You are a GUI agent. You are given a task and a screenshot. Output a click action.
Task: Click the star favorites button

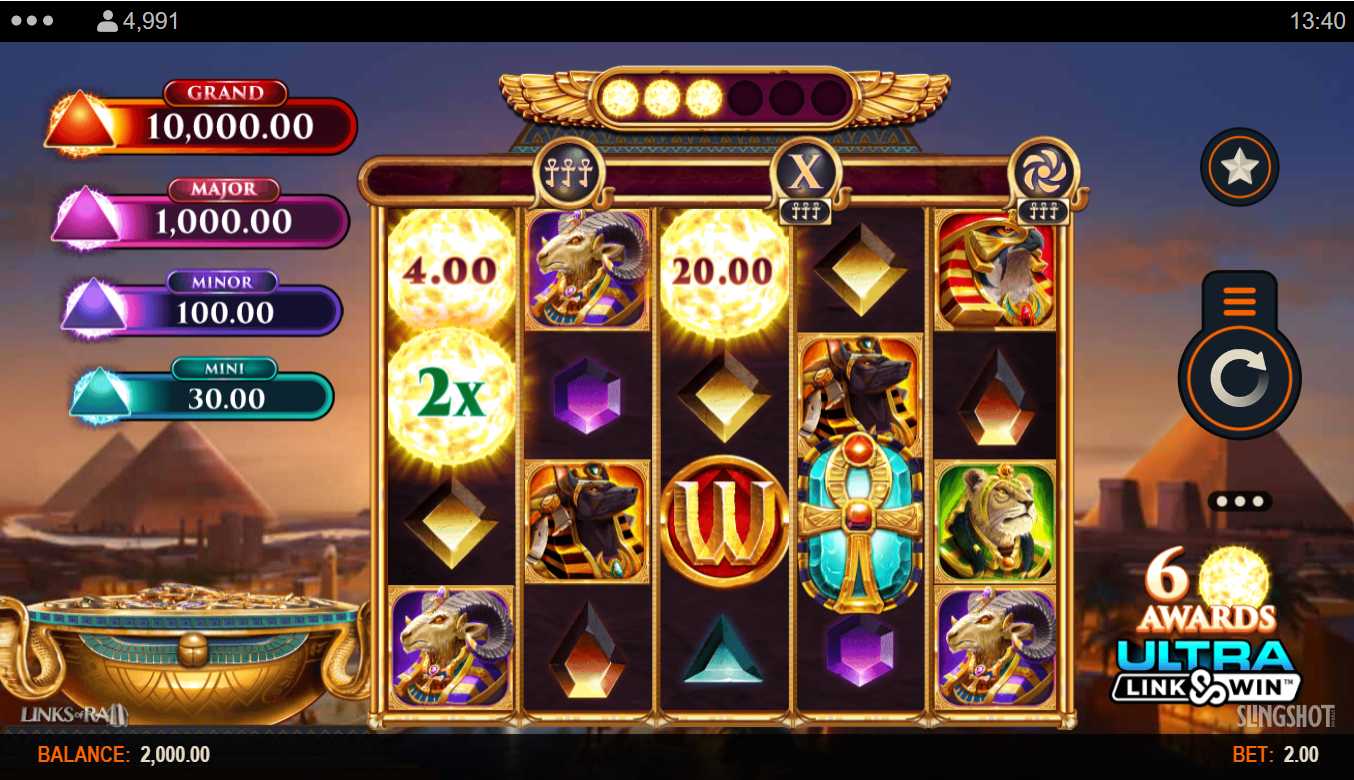1239,167
